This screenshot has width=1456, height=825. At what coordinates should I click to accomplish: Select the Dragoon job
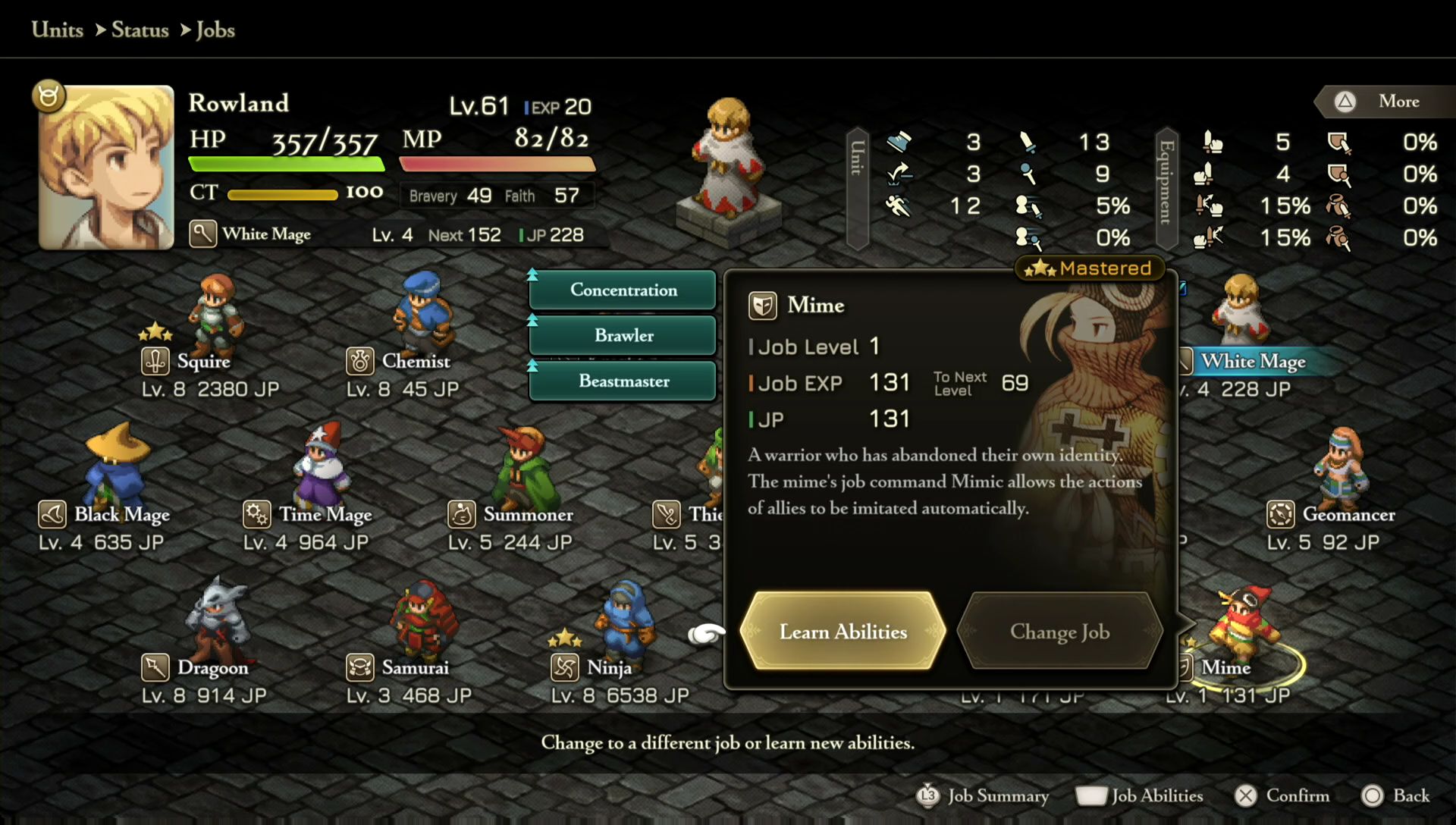coord(212,667)
